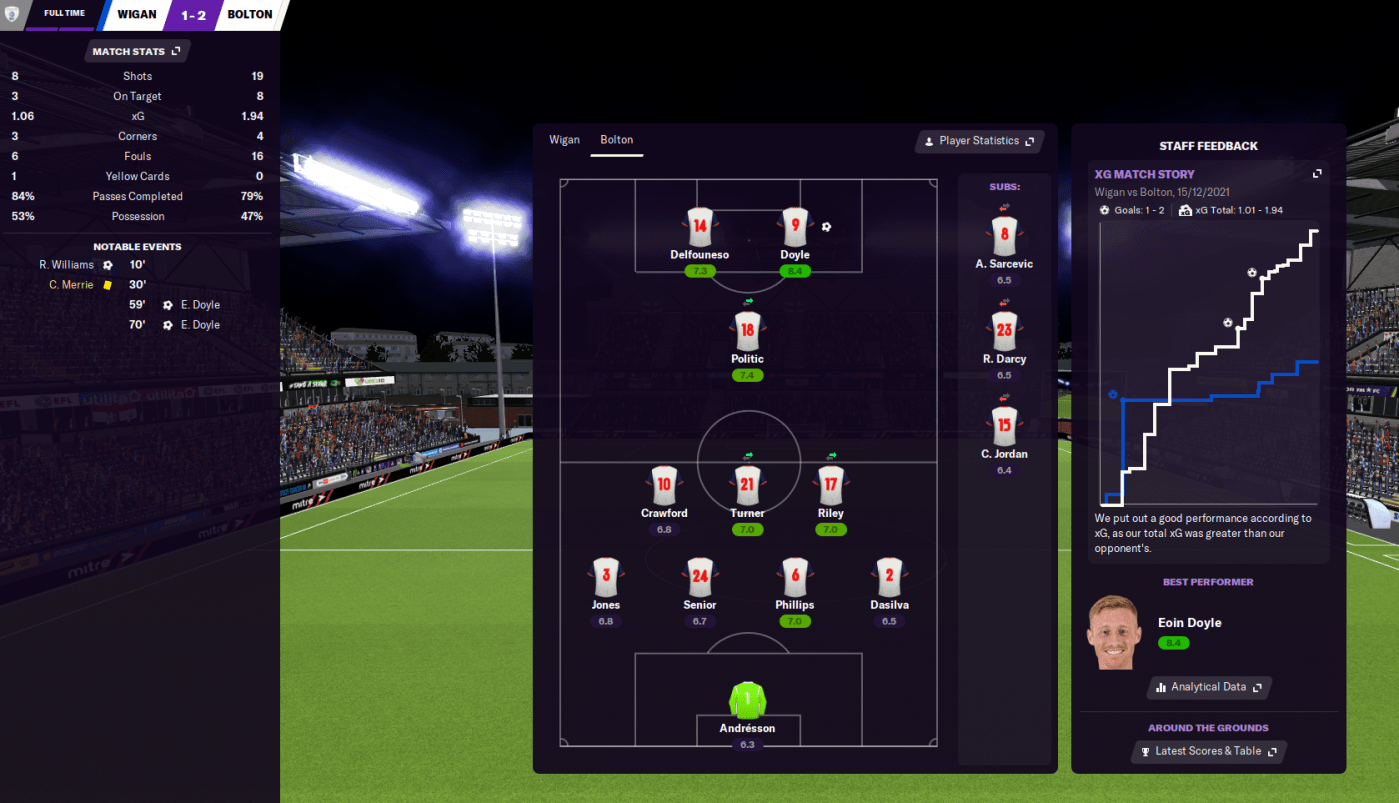Image resolution: width=1399 pixels, height=803 pixels.
Task: Select right-back Dasilva
Action: (889, 577)
